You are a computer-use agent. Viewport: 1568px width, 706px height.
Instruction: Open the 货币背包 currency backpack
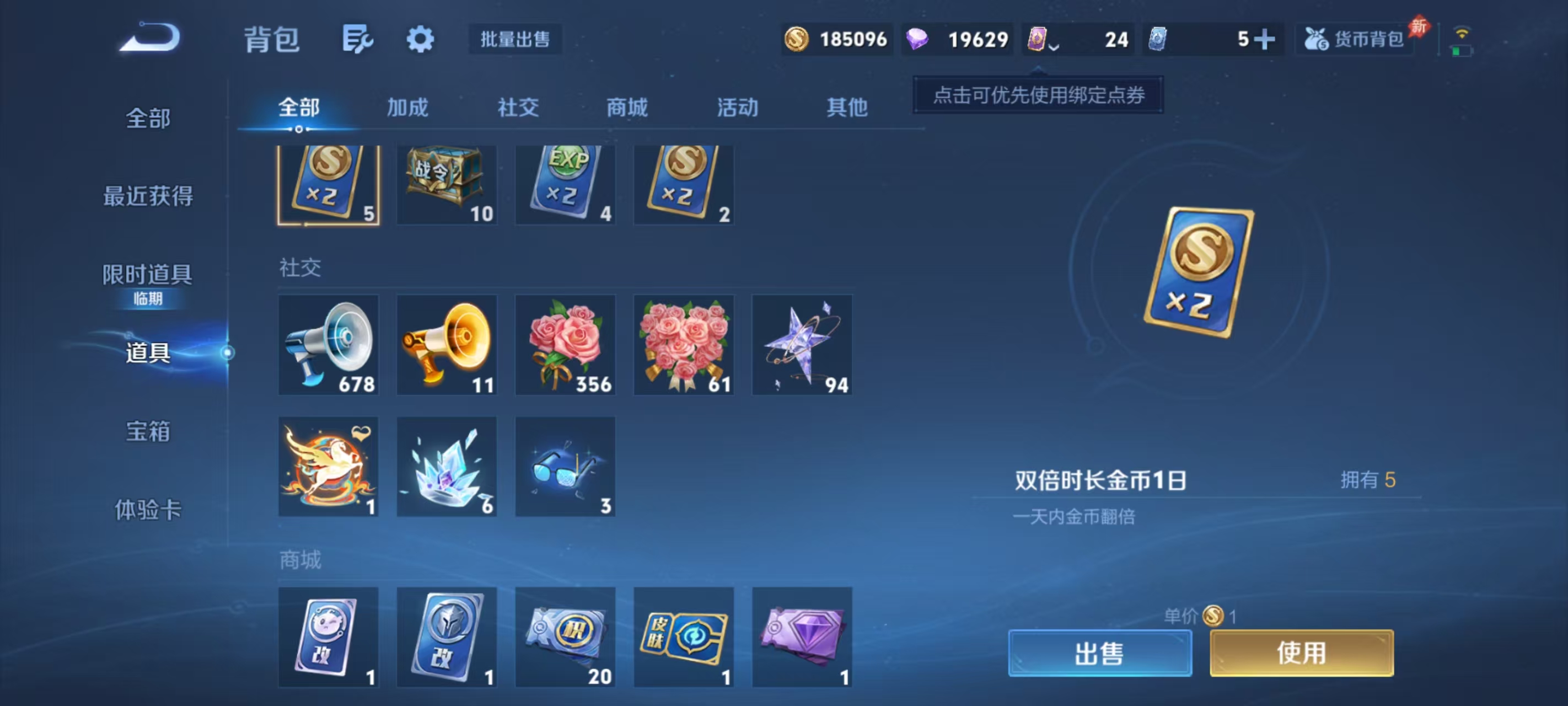point(1355,39)
